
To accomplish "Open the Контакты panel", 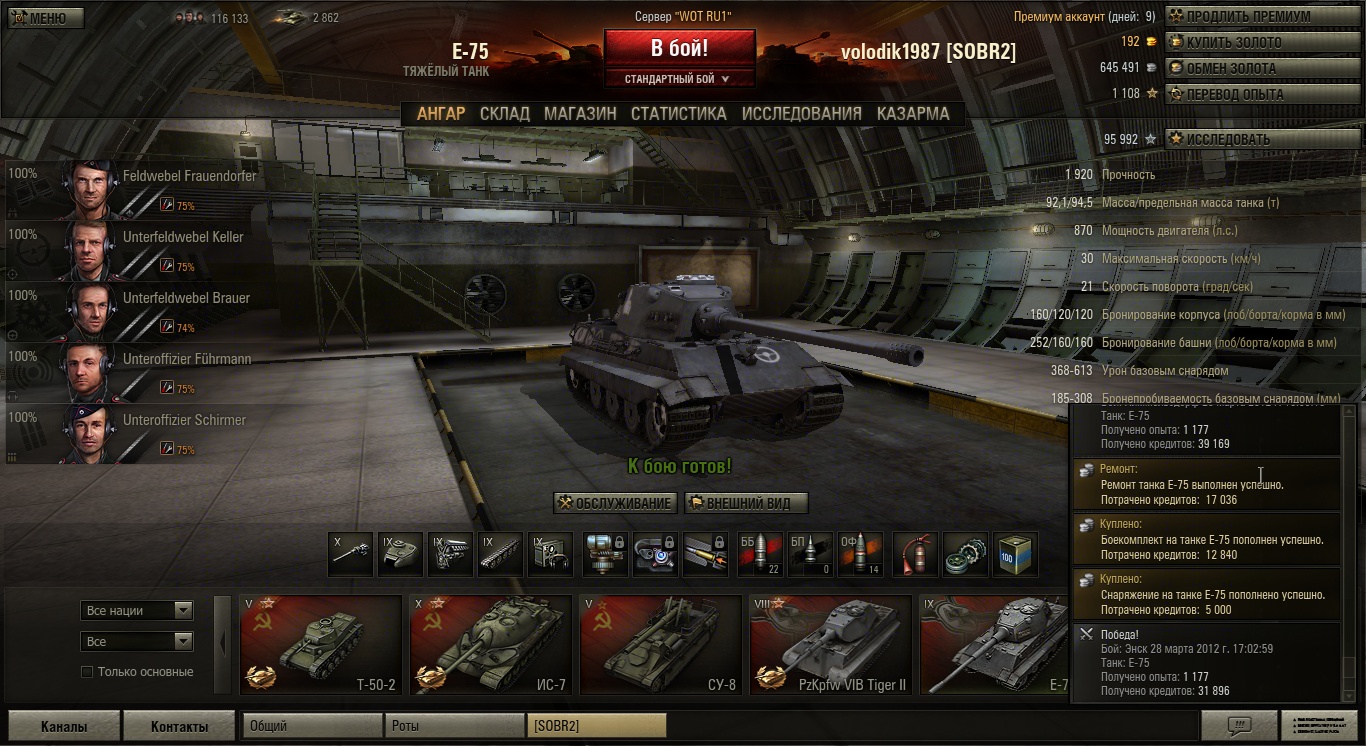I will point(179,727).
